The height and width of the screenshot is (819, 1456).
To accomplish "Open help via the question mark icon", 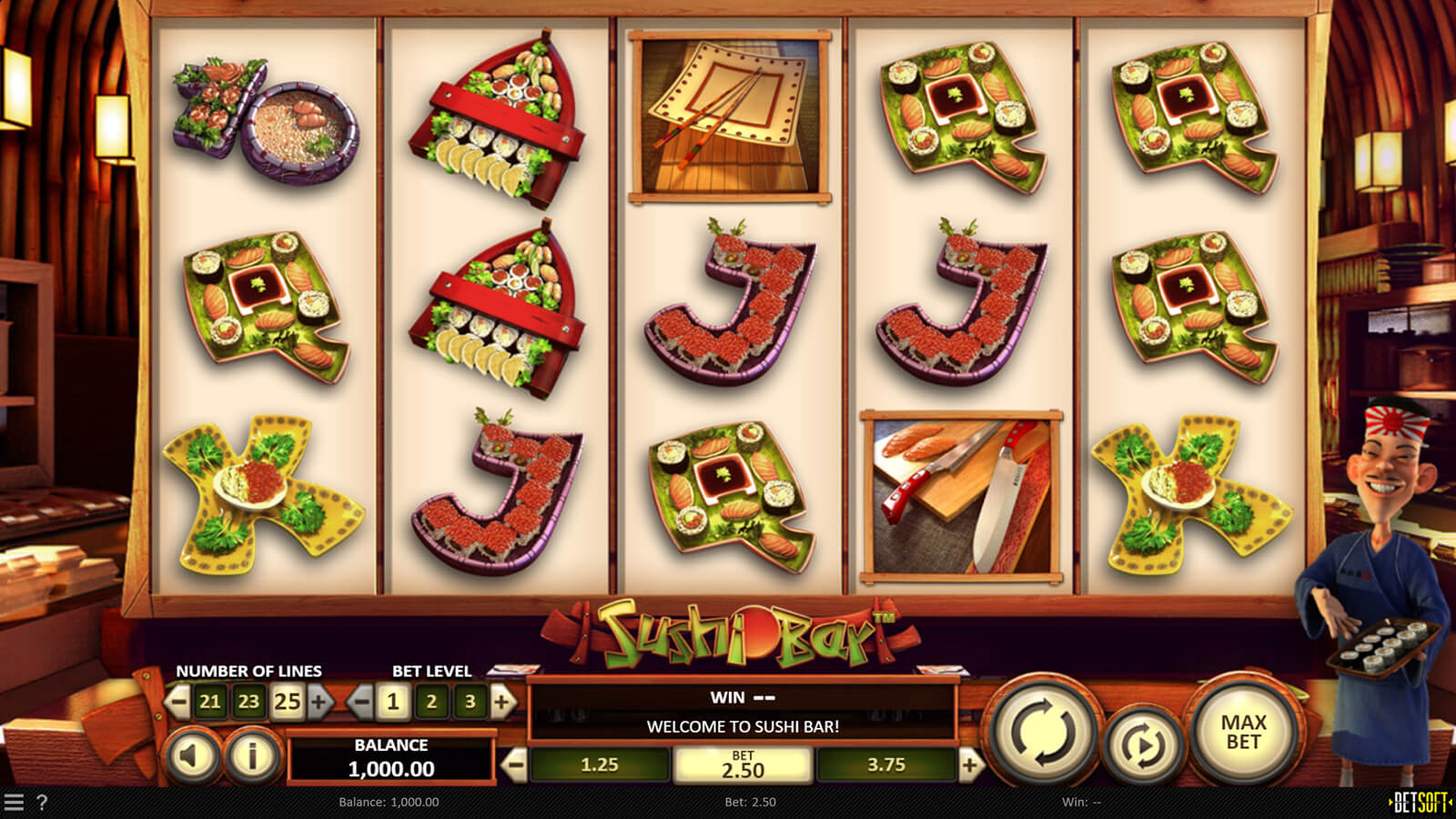I will point(42,802).
